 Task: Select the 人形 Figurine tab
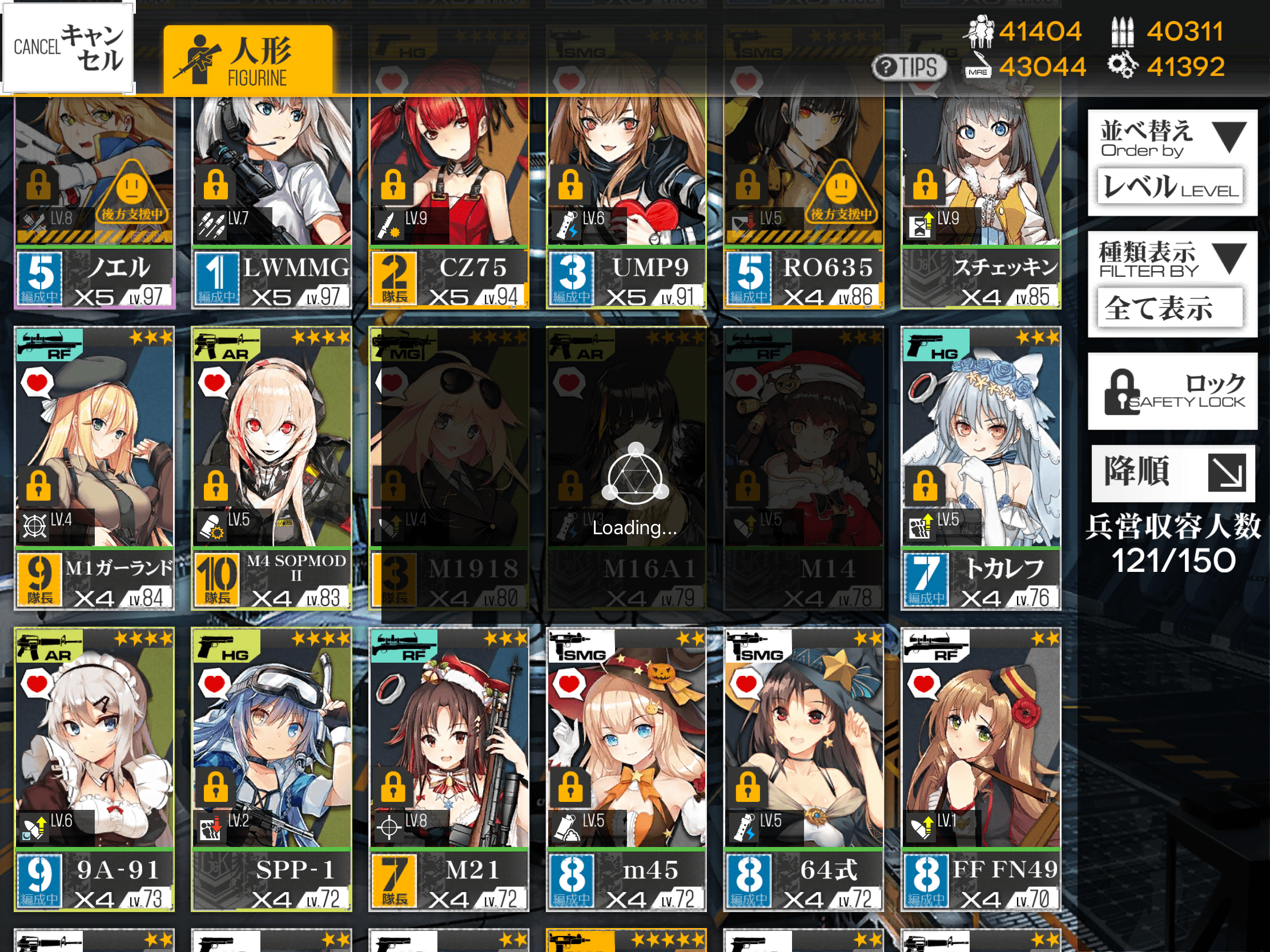[x=248, y=60]
